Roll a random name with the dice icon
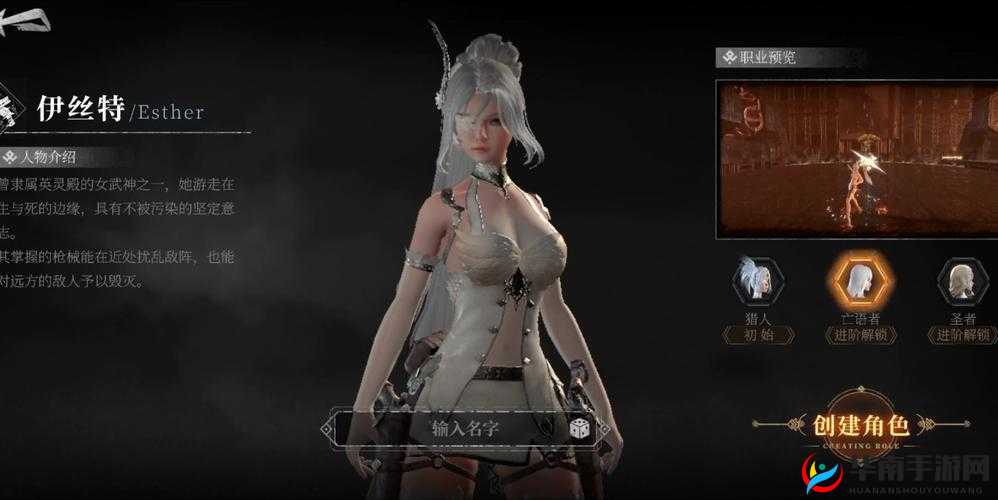 coord(579,429)
